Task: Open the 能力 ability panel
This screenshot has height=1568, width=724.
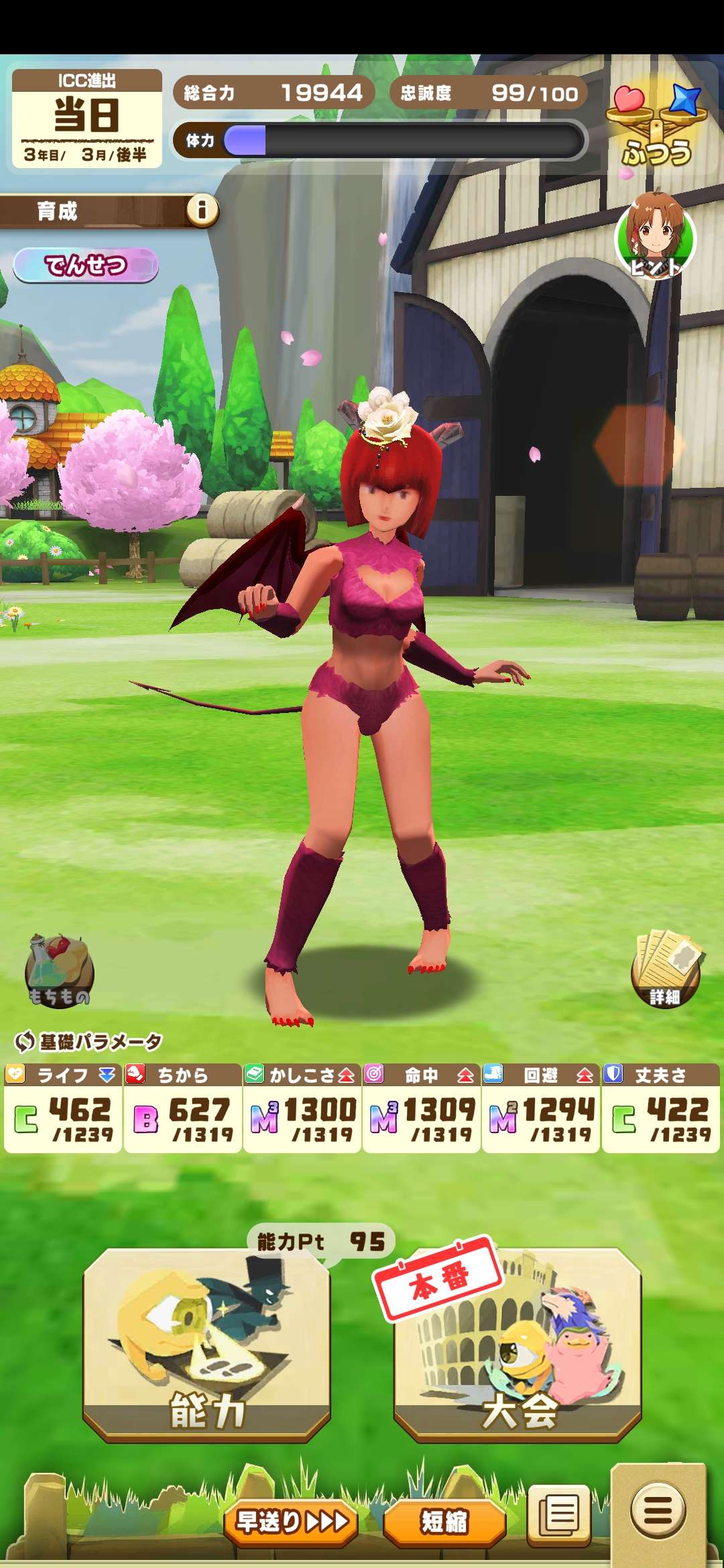Action: click(x=206, y=1344)
